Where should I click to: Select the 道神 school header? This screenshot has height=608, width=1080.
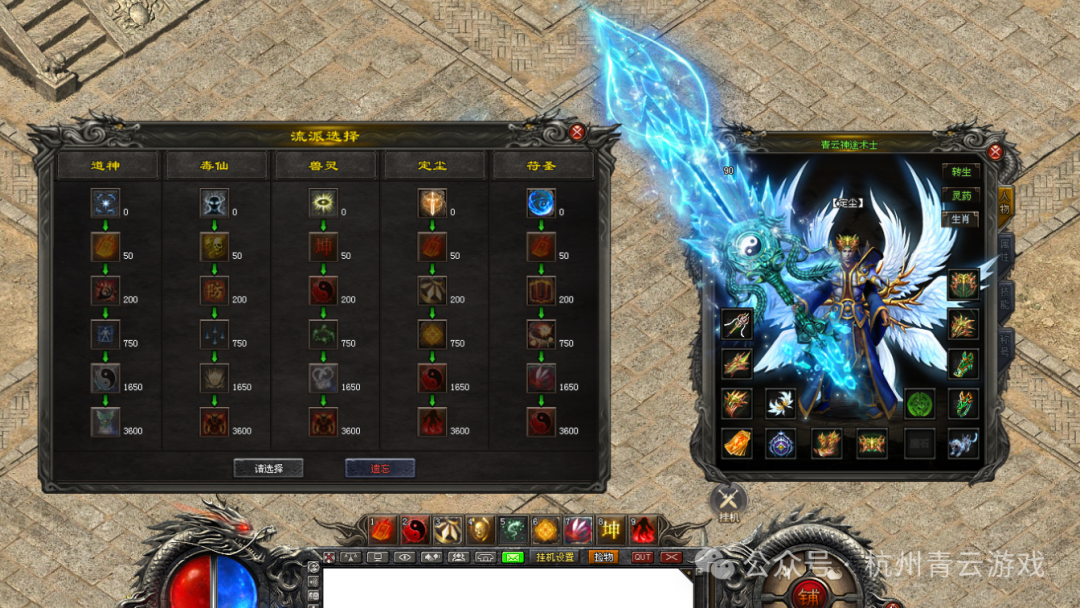(x=106, y=165)
